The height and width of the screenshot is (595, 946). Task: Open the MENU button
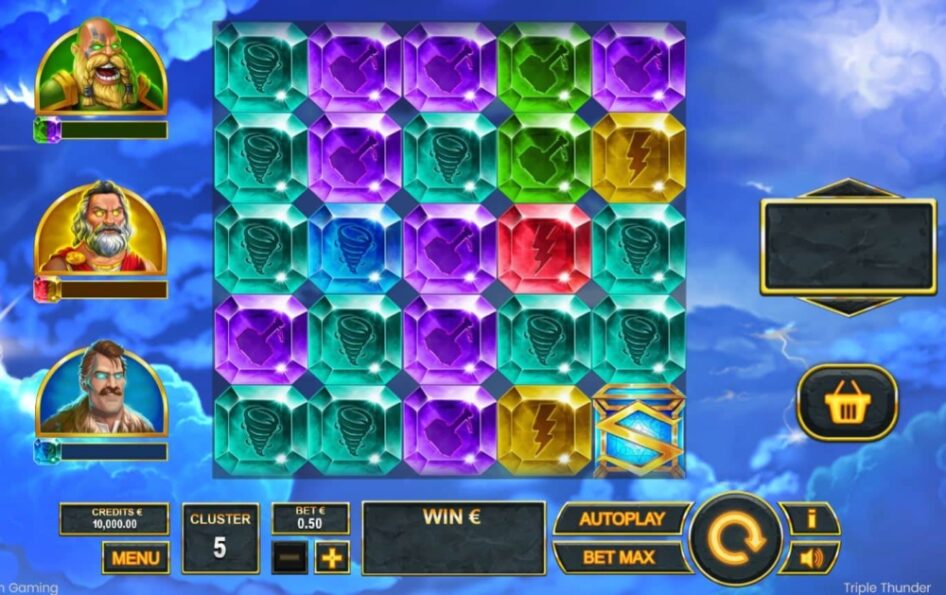coord(135,558)
